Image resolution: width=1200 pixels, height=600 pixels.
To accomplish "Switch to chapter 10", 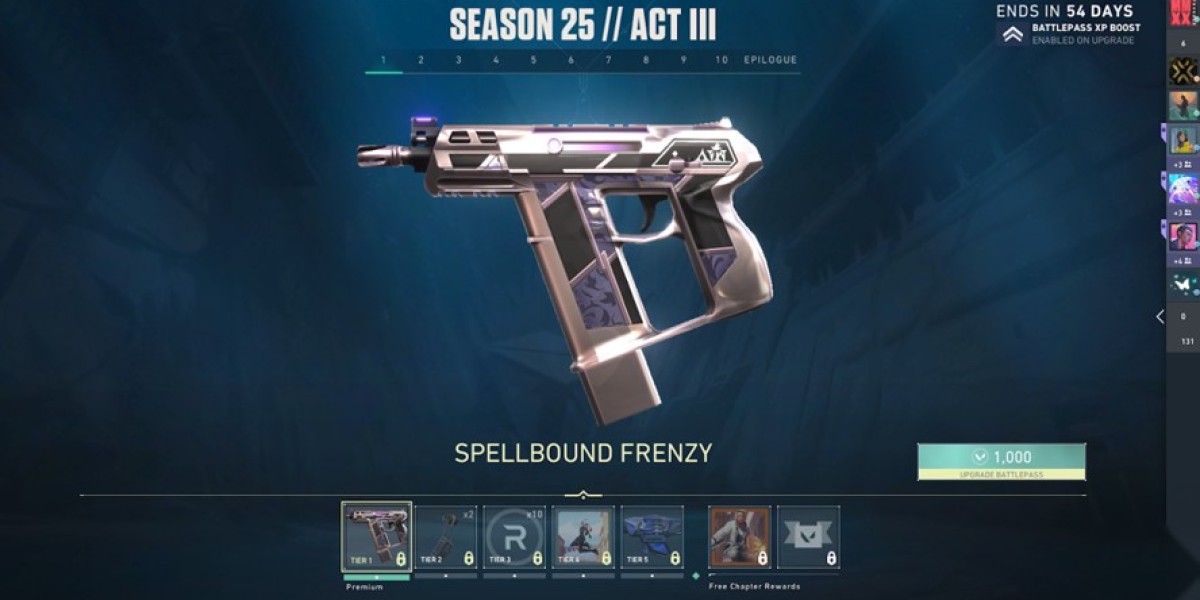I will 722,60.
